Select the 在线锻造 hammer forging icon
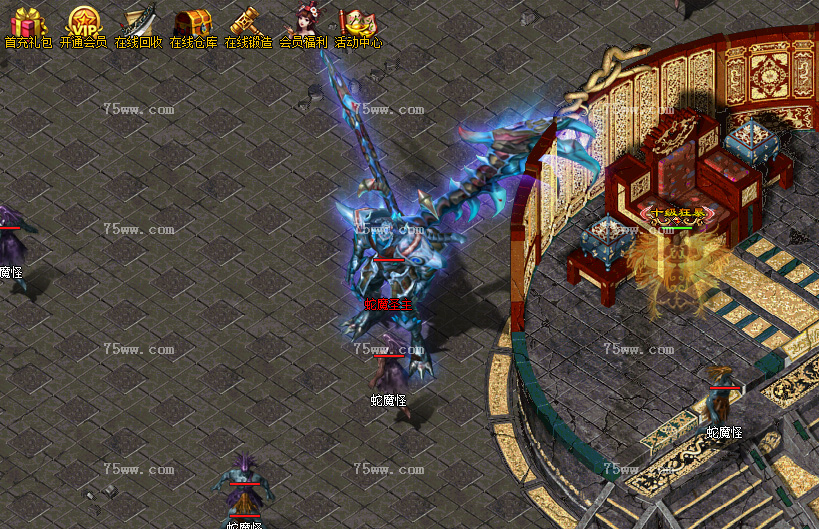This screenshot has width=819, height=529. tap(248, 22)
